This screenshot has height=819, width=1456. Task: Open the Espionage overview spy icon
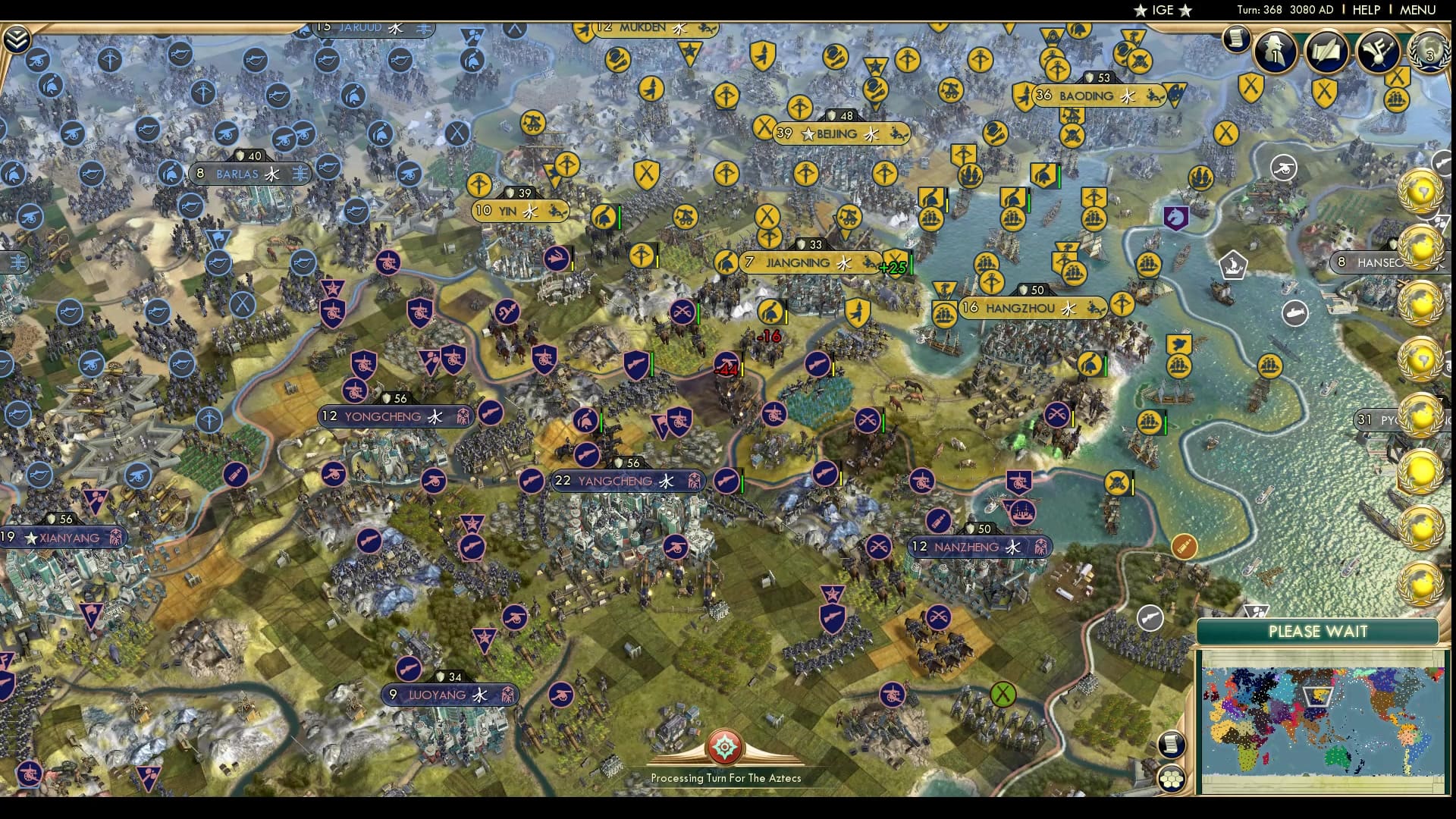point(1276,49)
